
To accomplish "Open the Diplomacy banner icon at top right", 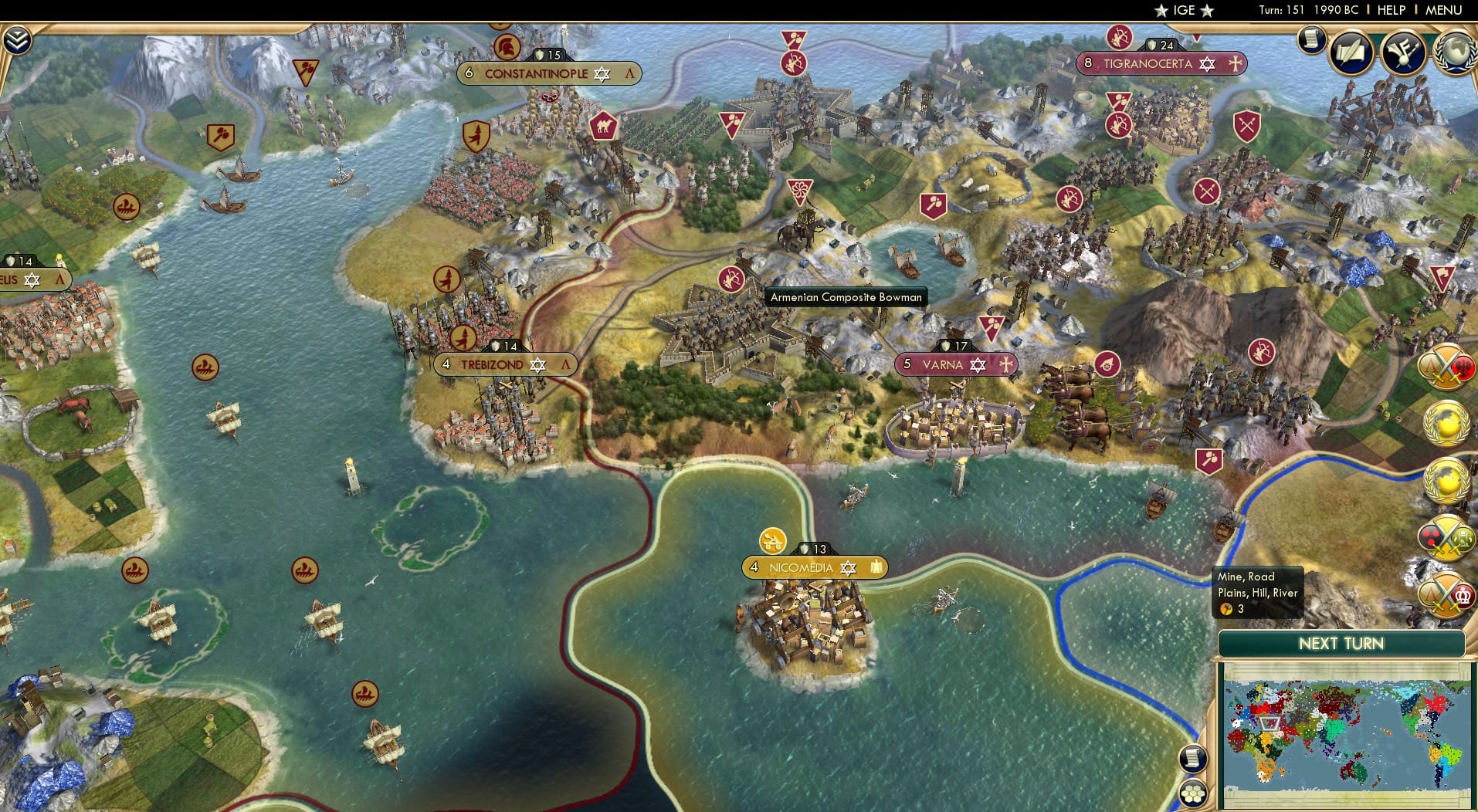I will click(1403, 52).
